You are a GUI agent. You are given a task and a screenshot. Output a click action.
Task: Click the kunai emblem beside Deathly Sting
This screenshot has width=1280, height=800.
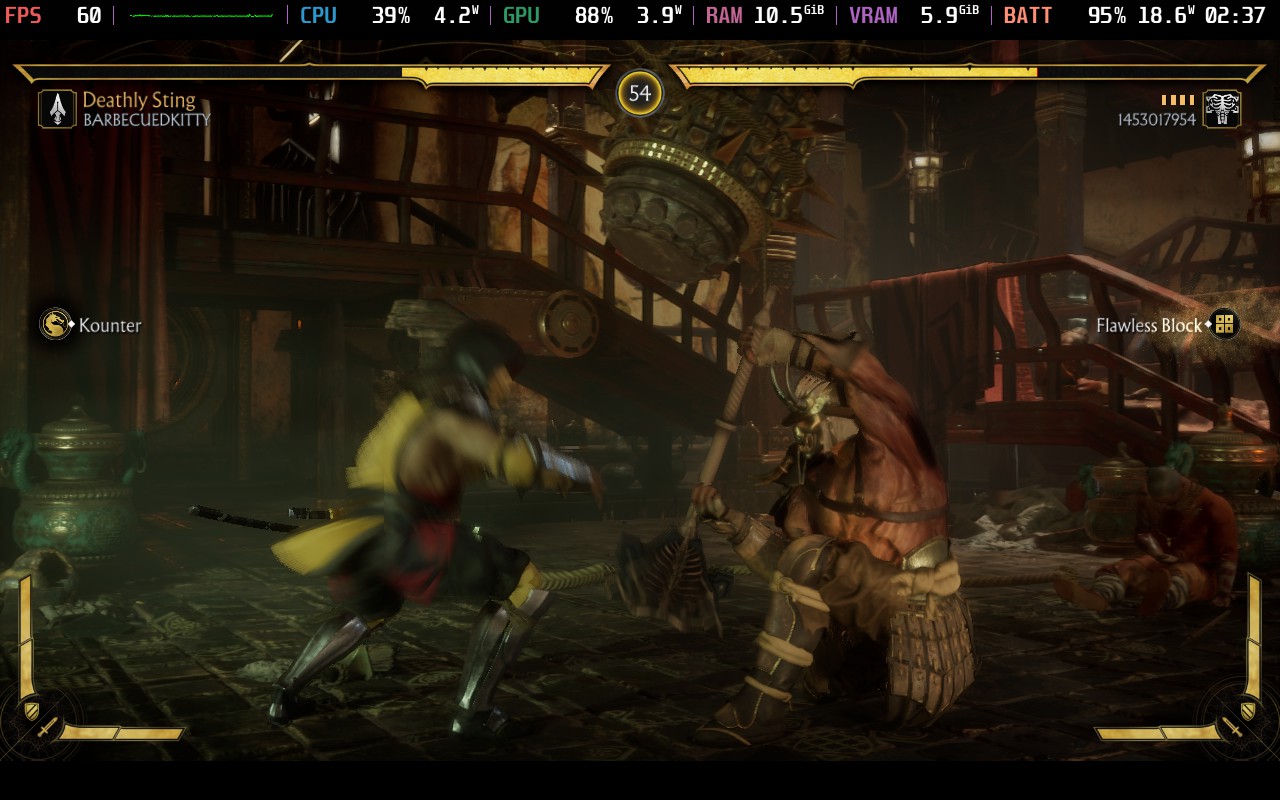pos(57,109)
